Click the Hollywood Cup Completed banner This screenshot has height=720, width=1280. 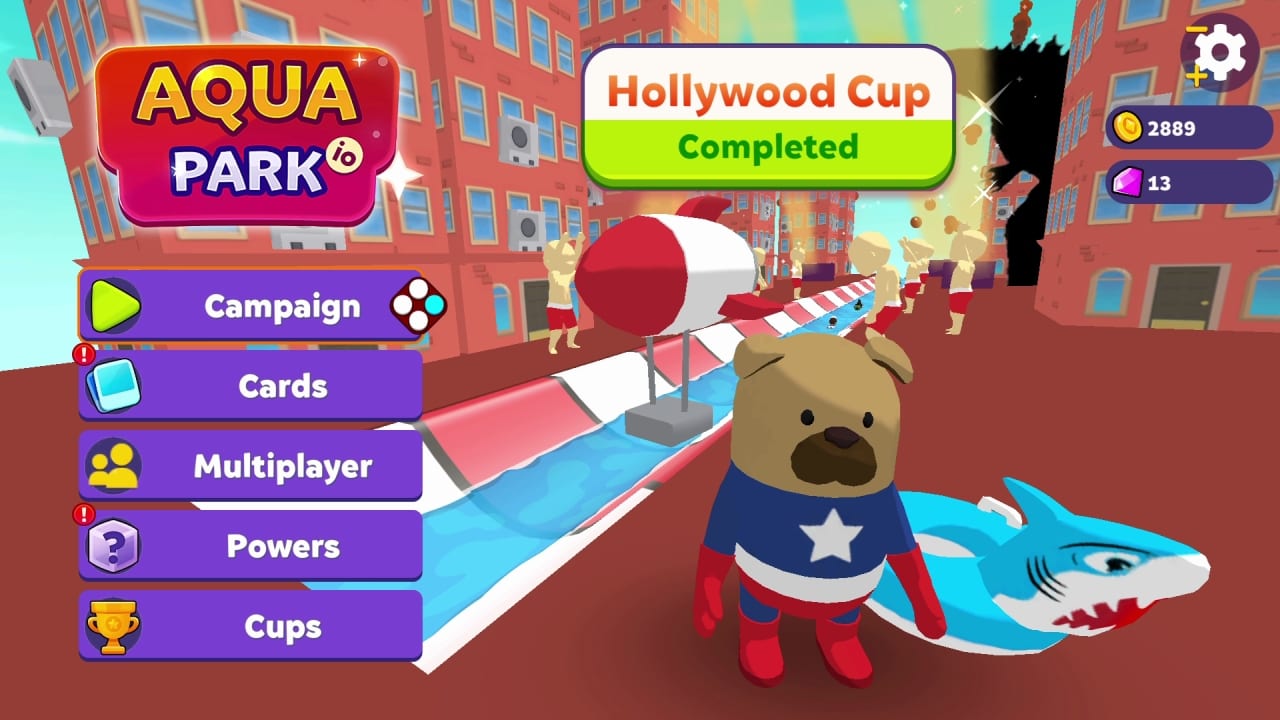(770, 118)
